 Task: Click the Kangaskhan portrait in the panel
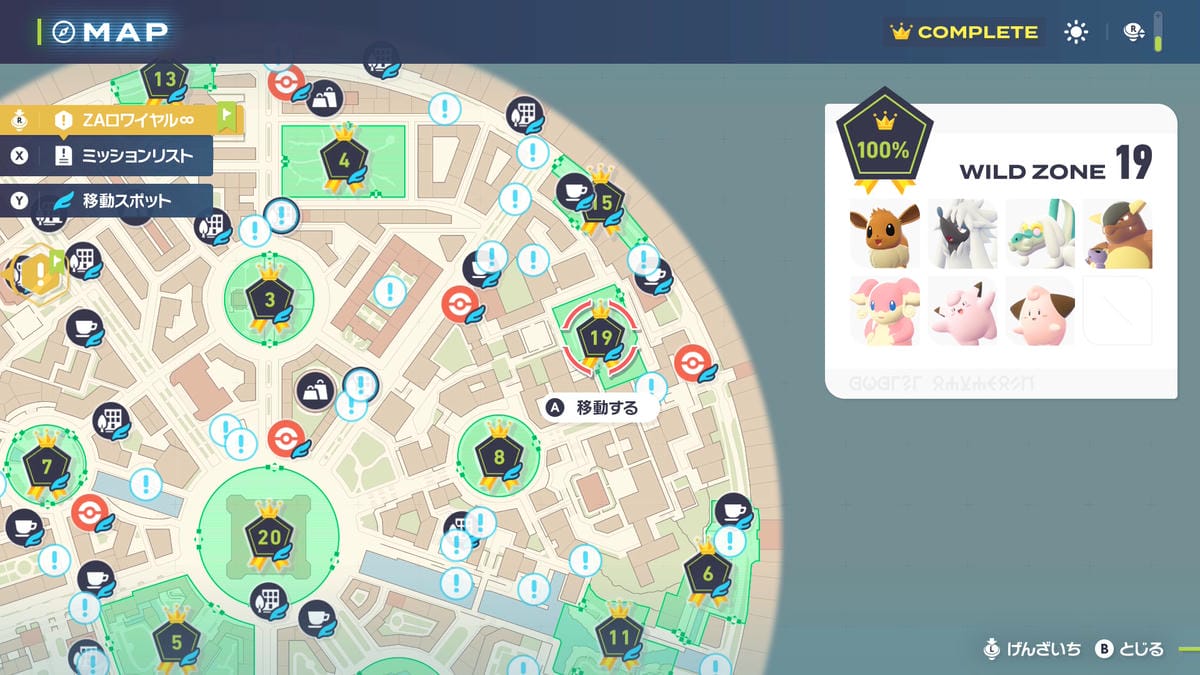point(1117,233)
